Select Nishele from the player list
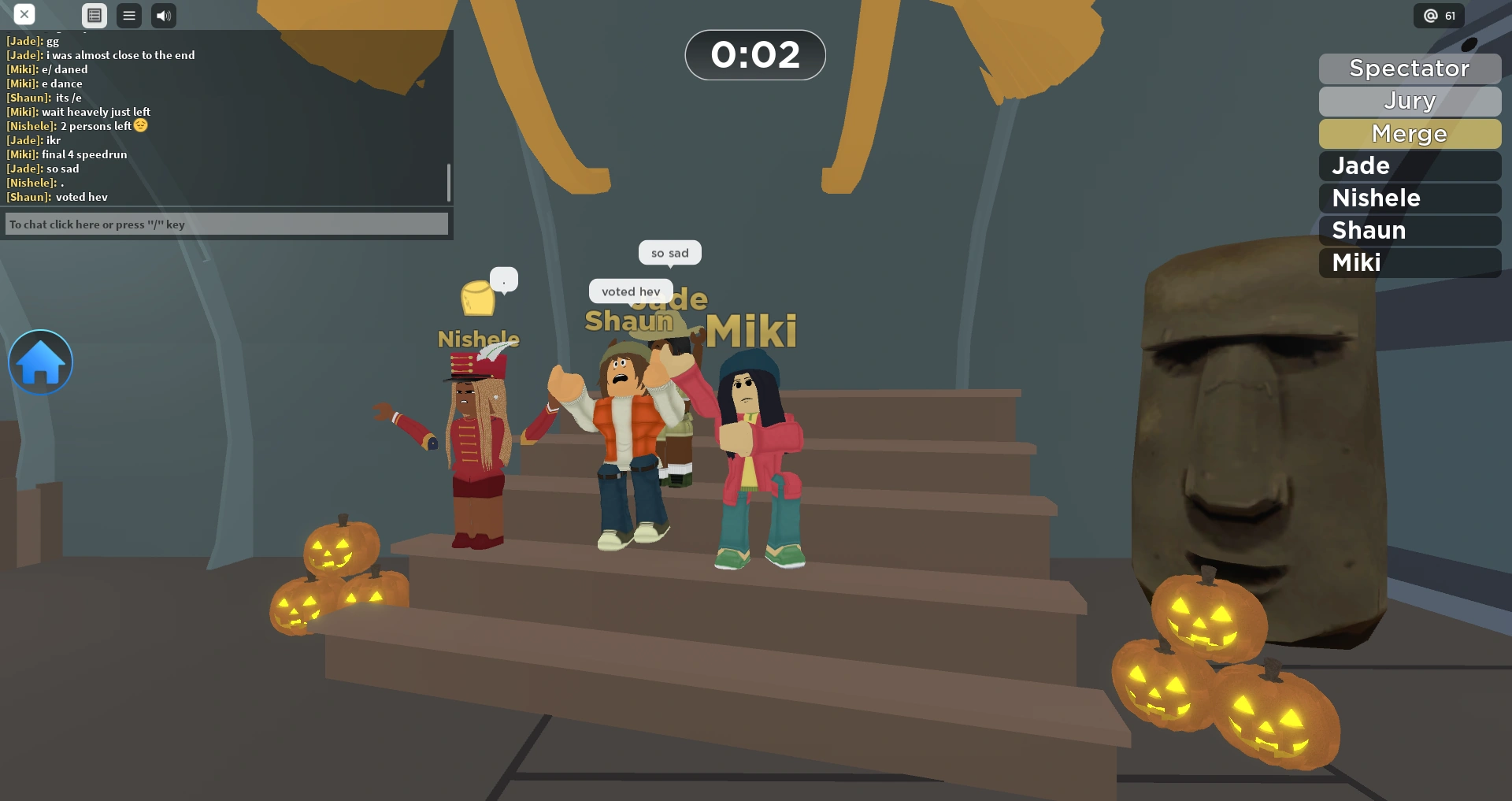Screen dimensions: 1512x801 (x=1409, y=198)
